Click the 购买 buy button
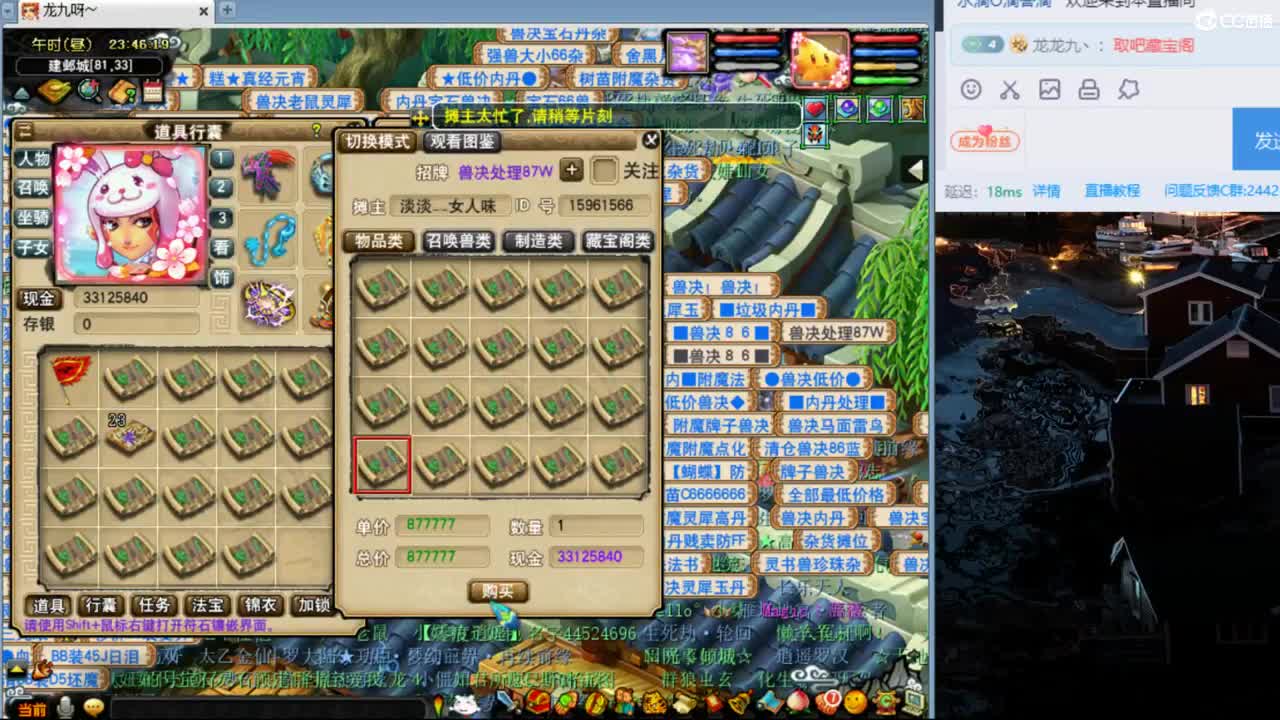 (497, 591)
